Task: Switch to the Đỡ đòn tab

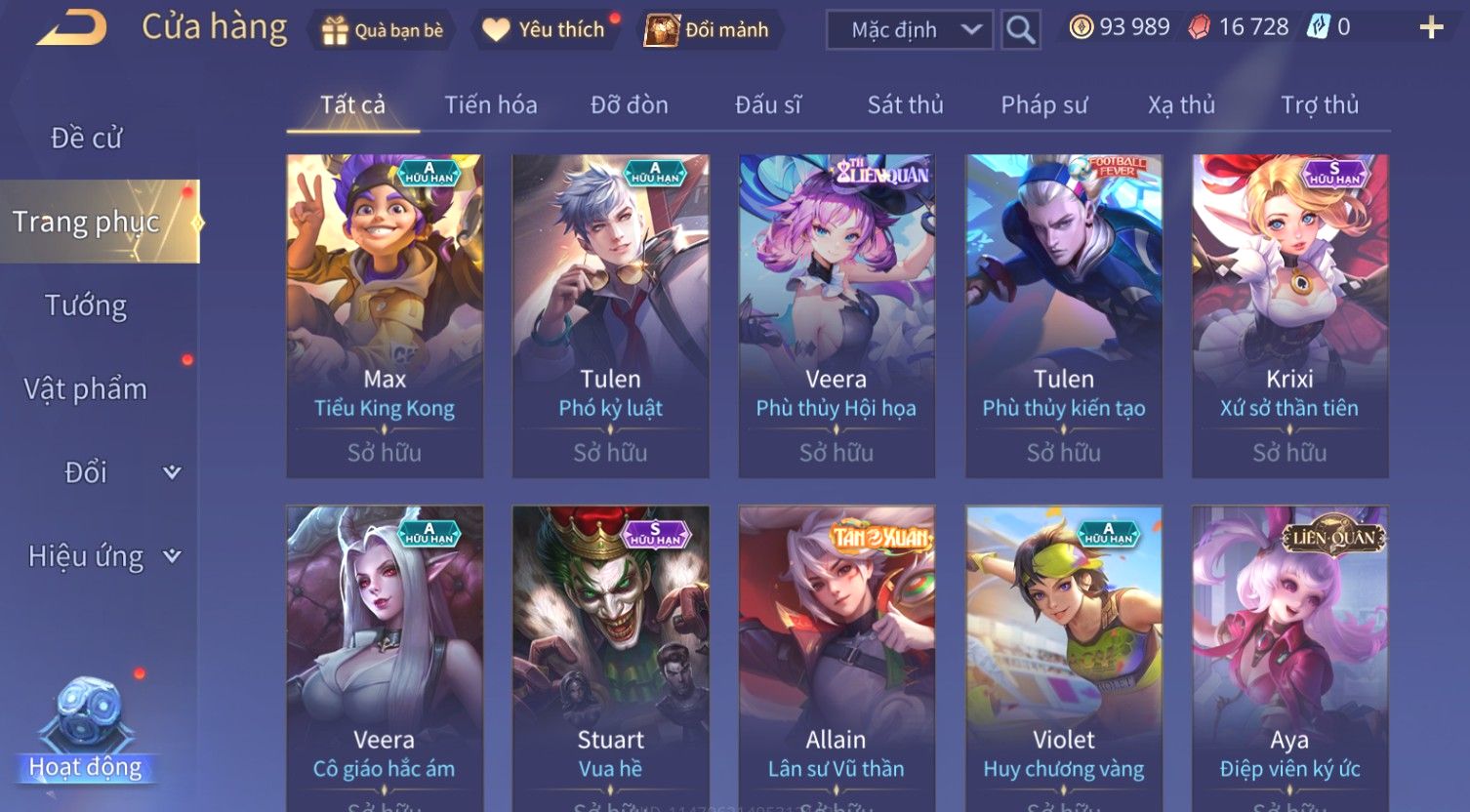Action: (x=630, y=105)
